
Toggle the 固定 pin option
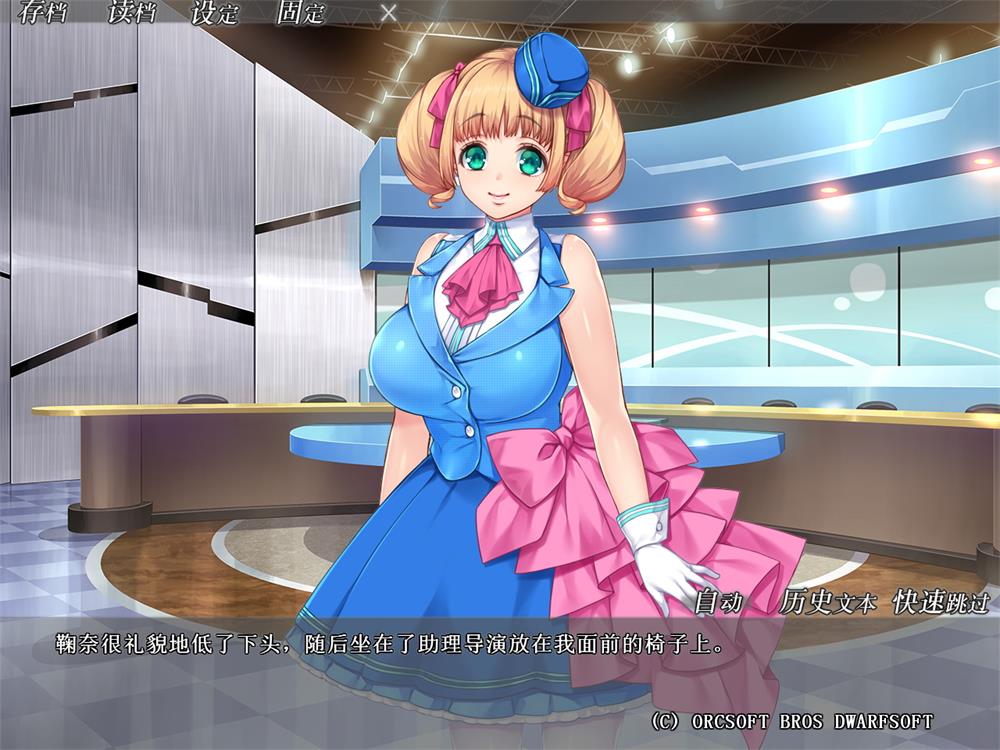pyautogui.click(x=303, y=15)
